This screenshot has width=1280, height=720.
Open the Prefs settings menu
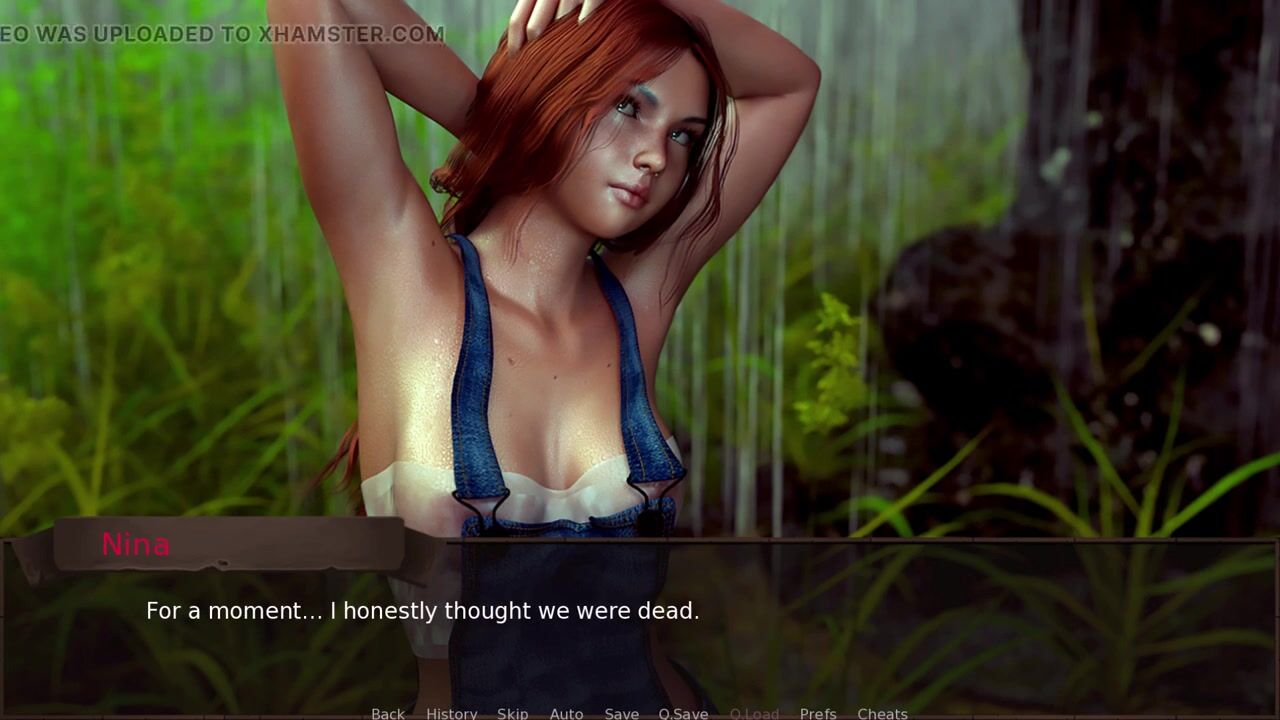818,713
